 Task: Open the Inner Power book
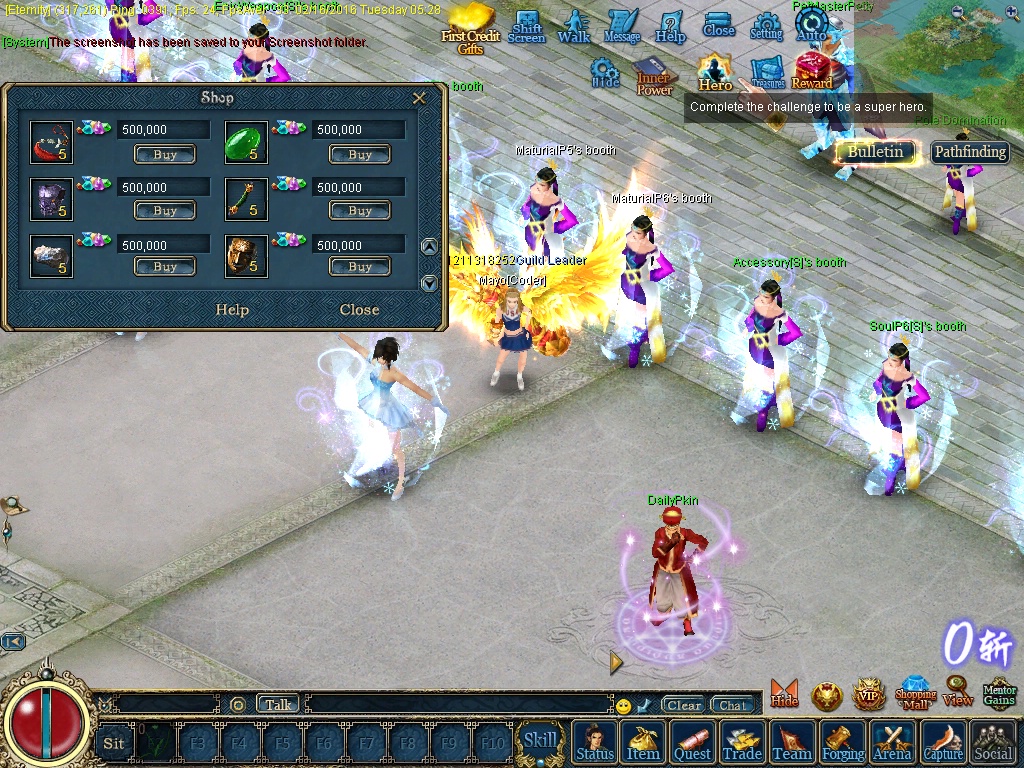(654, 77)
